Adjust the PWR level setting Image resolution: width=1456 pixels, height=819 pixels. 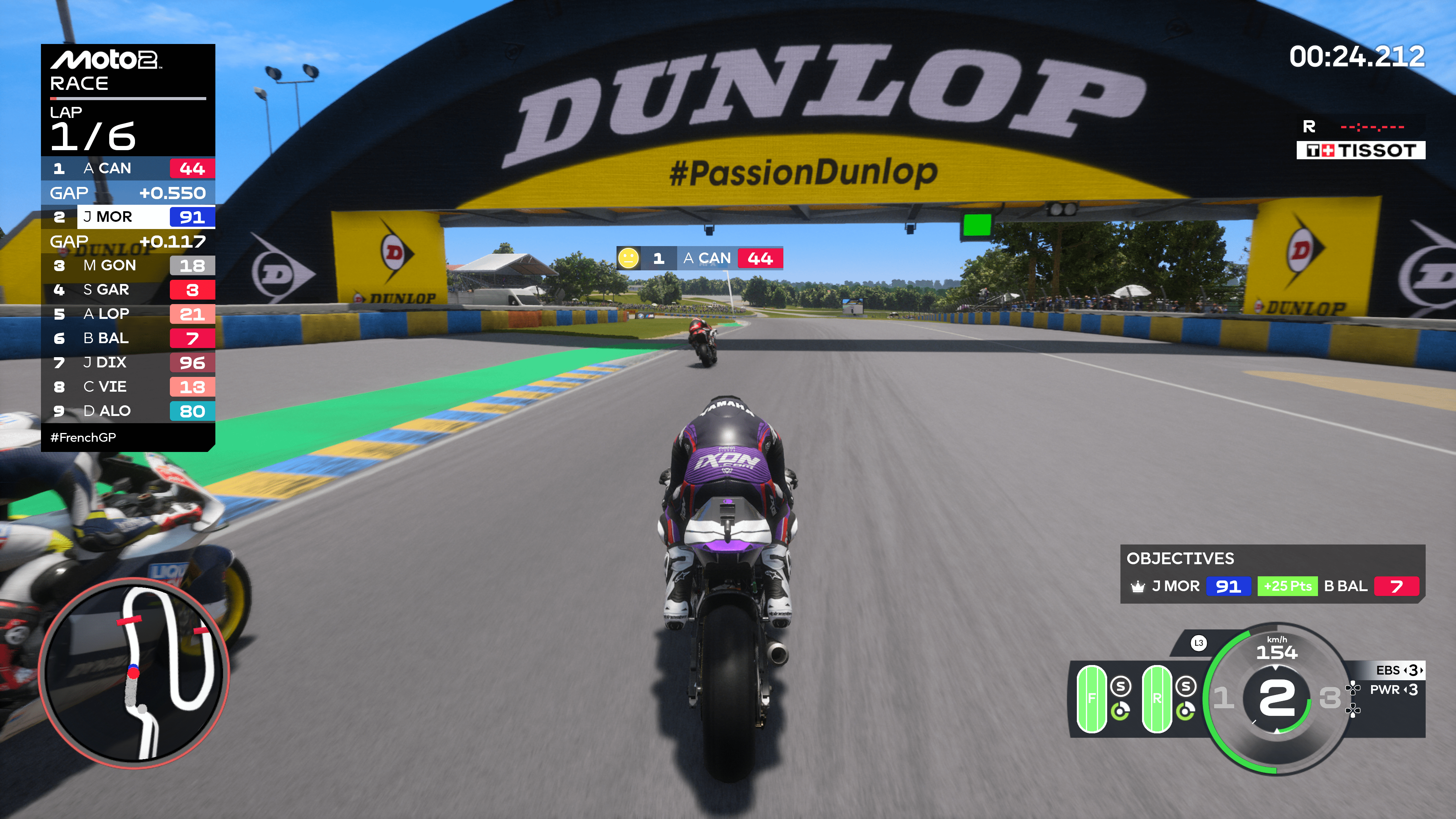[1393, 690]
